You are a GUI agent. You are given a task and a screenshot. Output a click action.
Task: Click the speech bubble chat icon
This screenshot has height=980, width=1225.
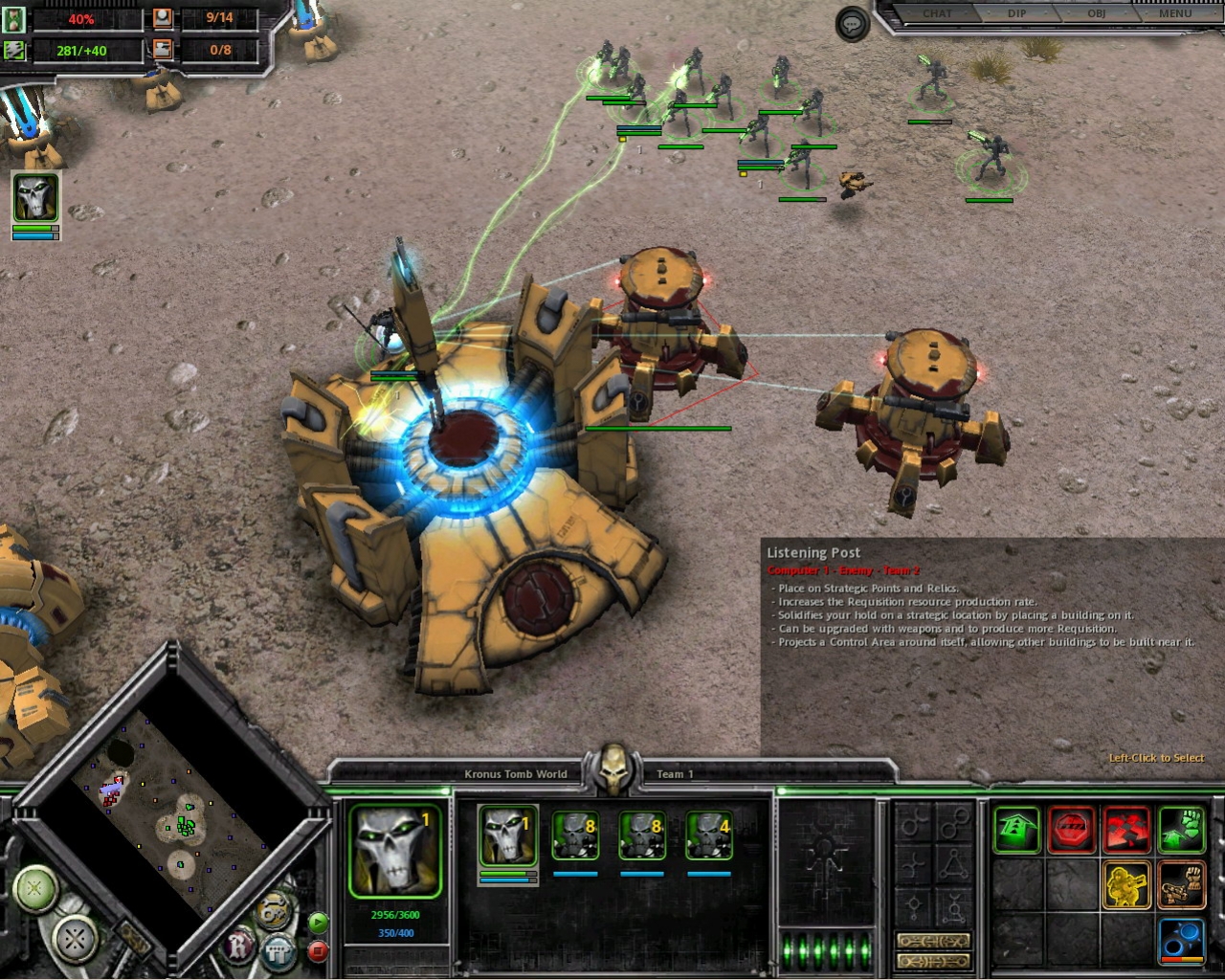(x=852, y=25)
